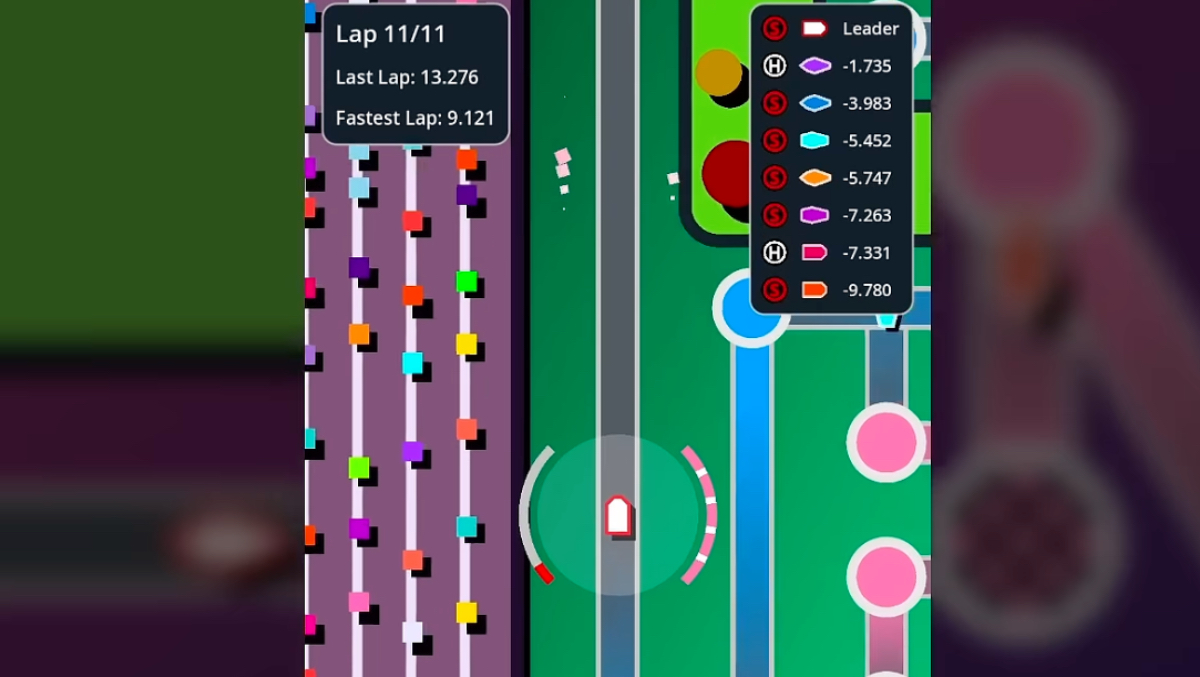This screenshot has width=1200, height=677.
Task: Pick the last-place row at -9.780
Action: (x=831, y=290)
